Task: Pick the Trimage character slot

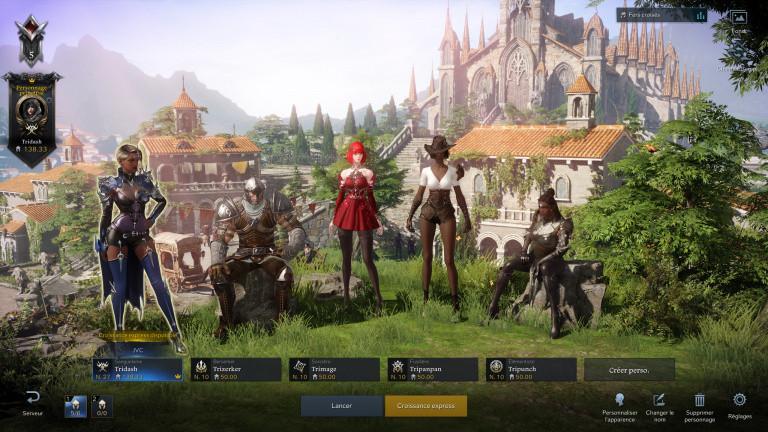Action: click(334, 370)
